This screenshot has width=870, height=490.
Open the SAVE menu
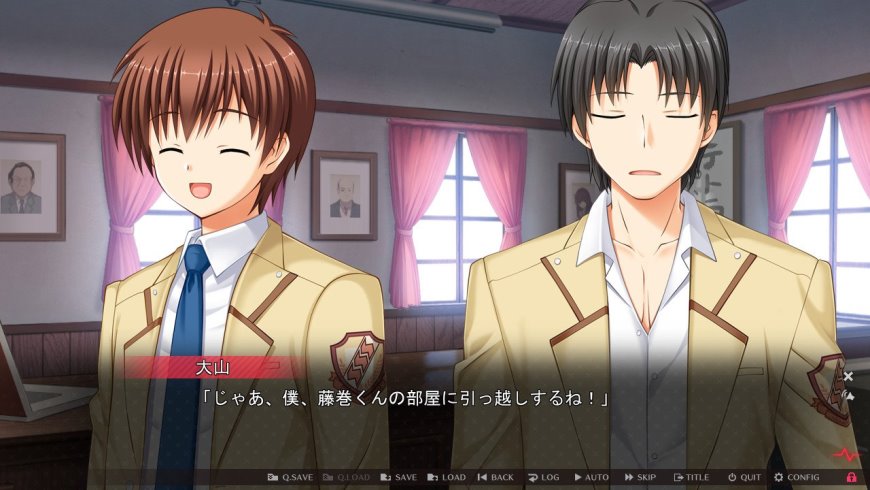click(399, 478)
